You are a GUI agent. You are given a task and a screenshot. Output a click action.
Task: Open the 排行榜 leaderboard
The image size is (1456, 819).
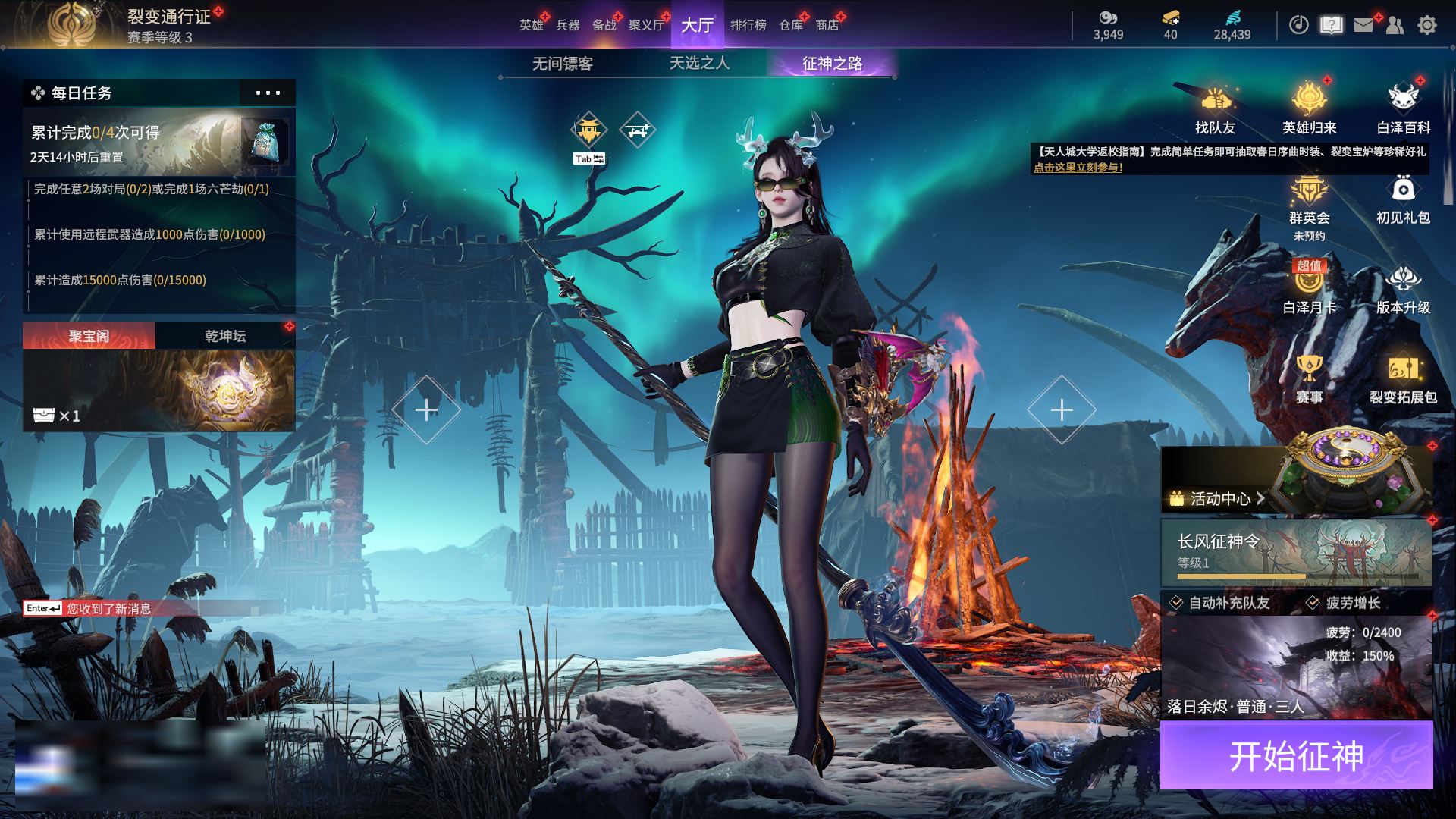tap(748, 25)
